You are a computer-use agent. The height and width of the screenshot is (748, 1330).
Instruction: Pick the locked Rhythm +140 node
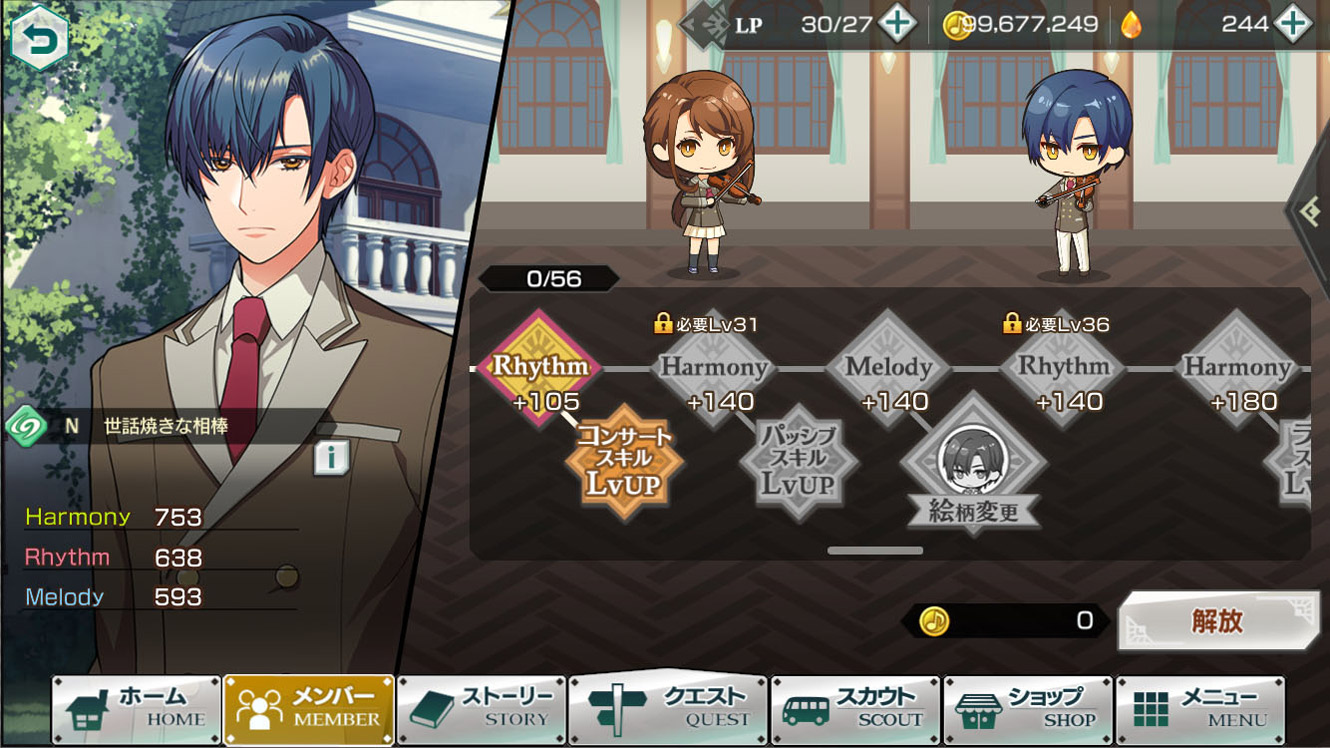point(1063,368)
